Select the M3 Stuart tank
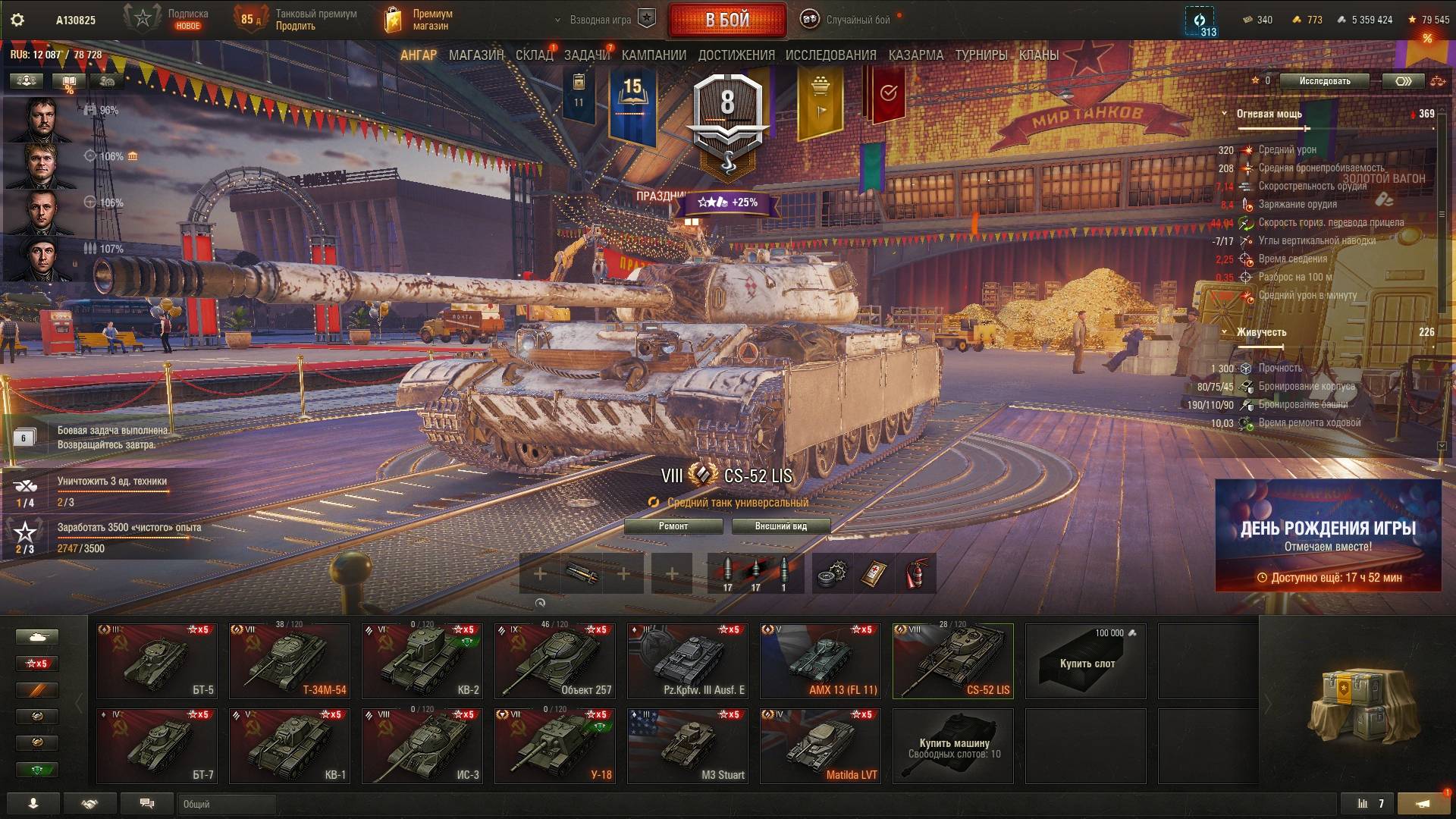Screen dimensions: 1456x819 pos(687,745)
